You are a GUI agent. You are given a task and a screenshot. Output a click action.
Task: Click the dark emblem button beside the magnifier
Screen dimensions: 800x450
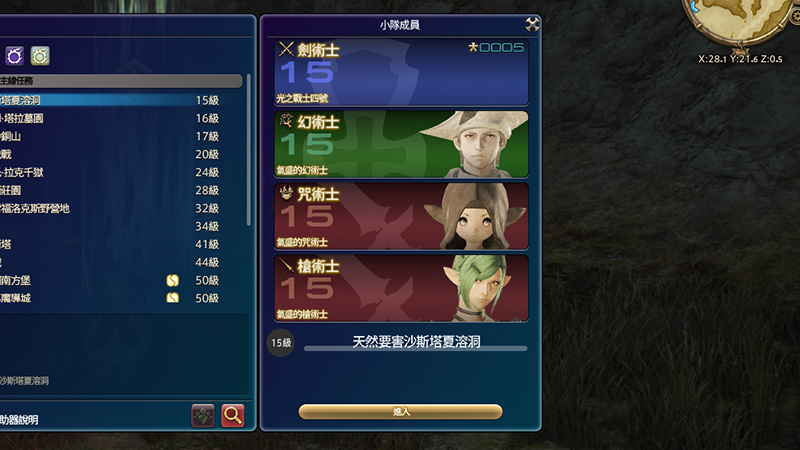(x=204, y=415)
